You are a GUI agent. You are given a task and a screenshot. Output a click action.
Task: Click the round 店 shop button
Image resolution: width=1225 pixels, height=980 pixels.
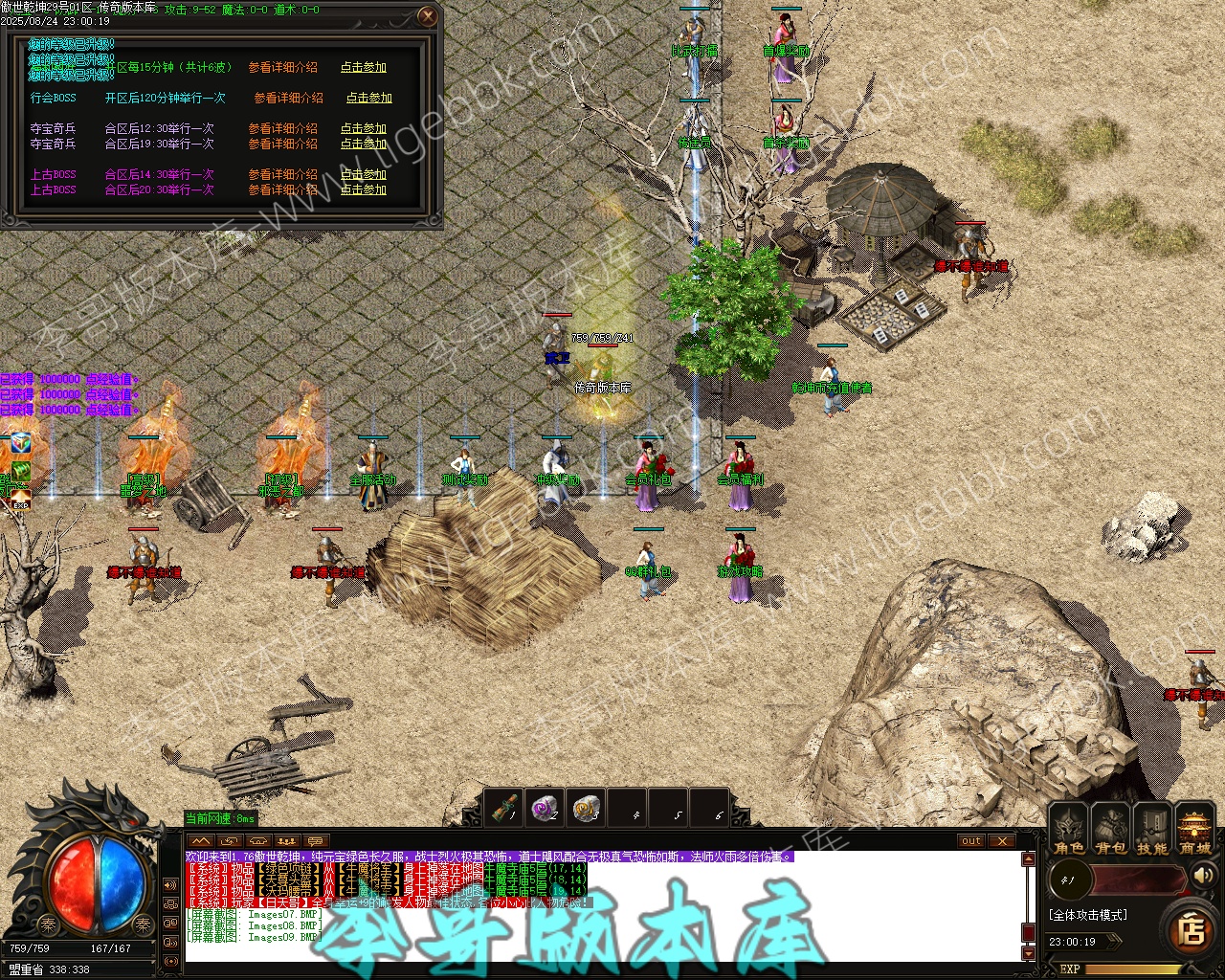pyautogui.click(x=1191, y=929)
